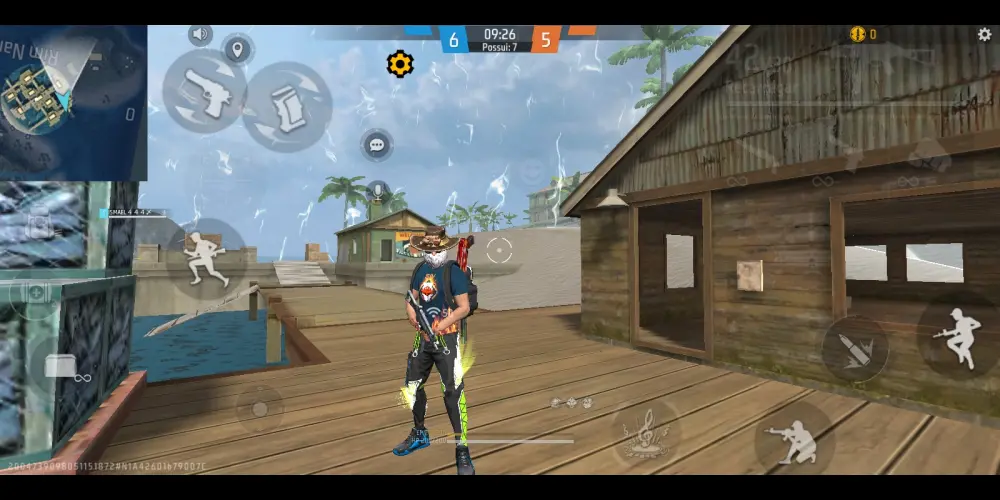Crouch using the kneeling soldier button
Viewport: 1000px width, 500px height.
pyautogui.click(x=794, y=437)
